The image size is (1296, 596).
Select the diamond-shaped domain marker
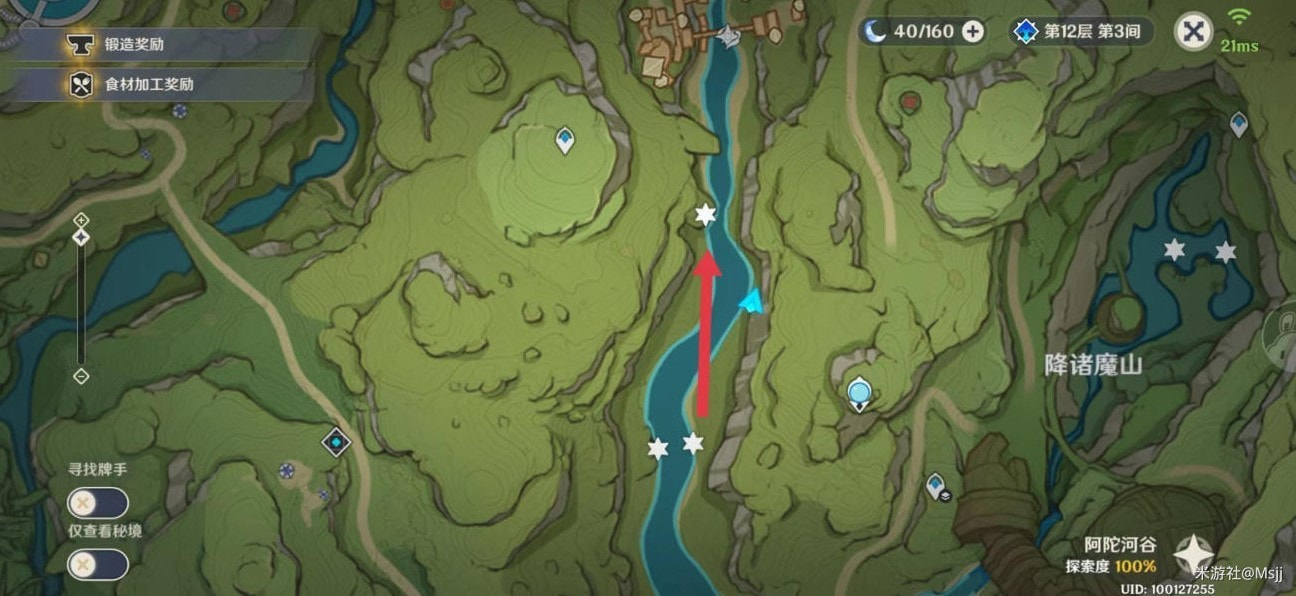(337, 441)
